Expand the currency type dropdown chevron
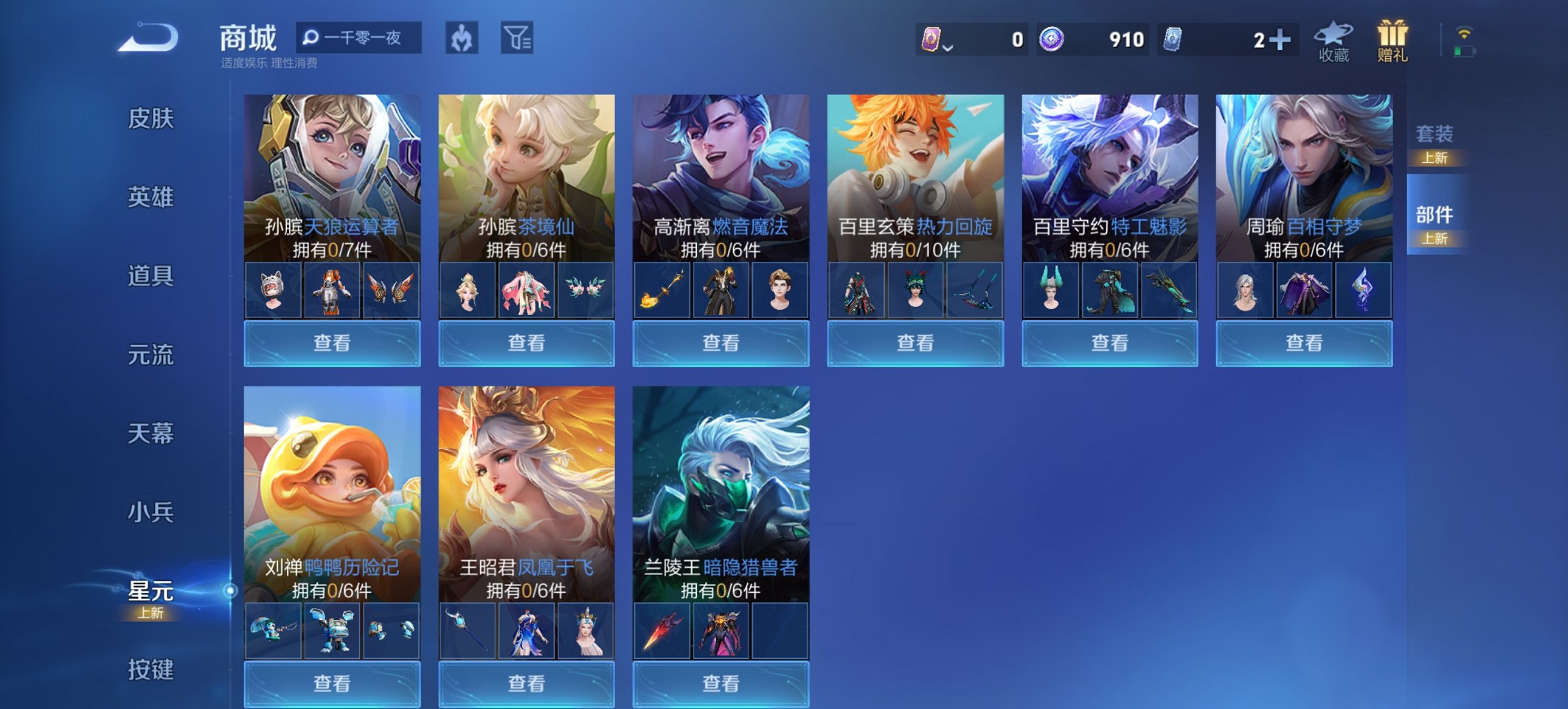The width and height of the screenshot is (1568, 709). tap(949, 48)
